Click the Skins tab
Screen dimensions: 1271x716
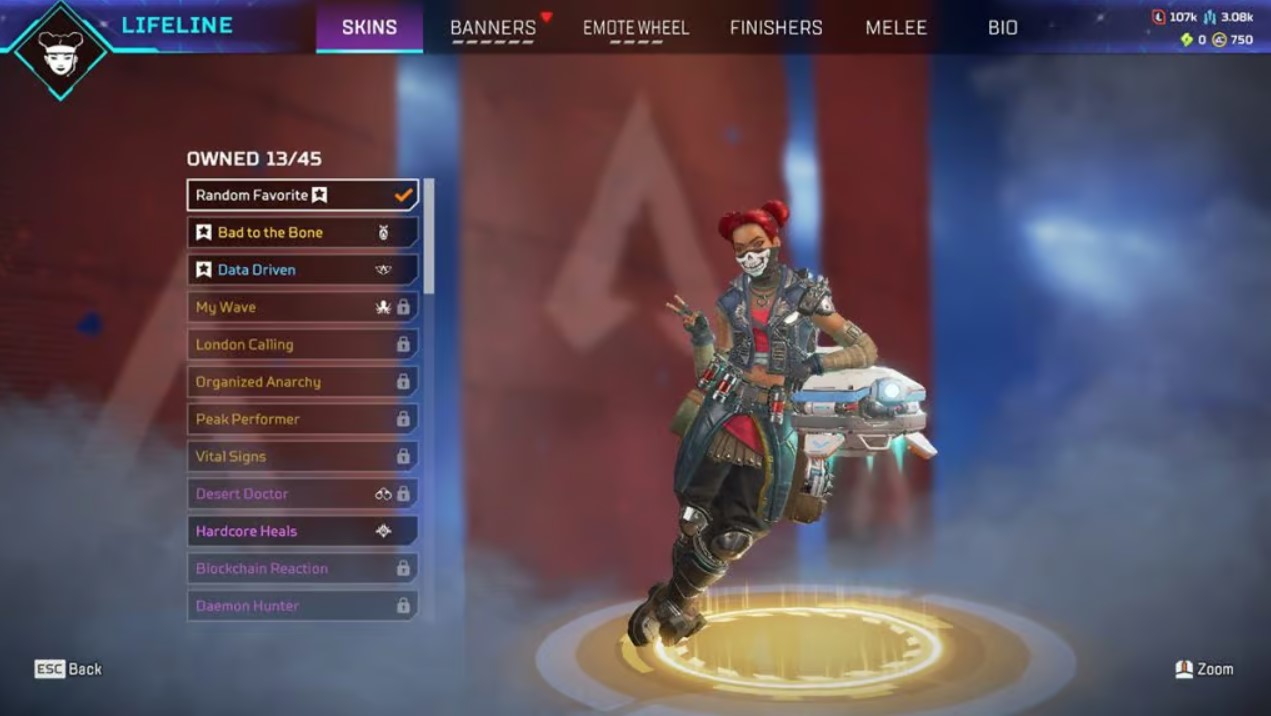click(x=369, y=28)
